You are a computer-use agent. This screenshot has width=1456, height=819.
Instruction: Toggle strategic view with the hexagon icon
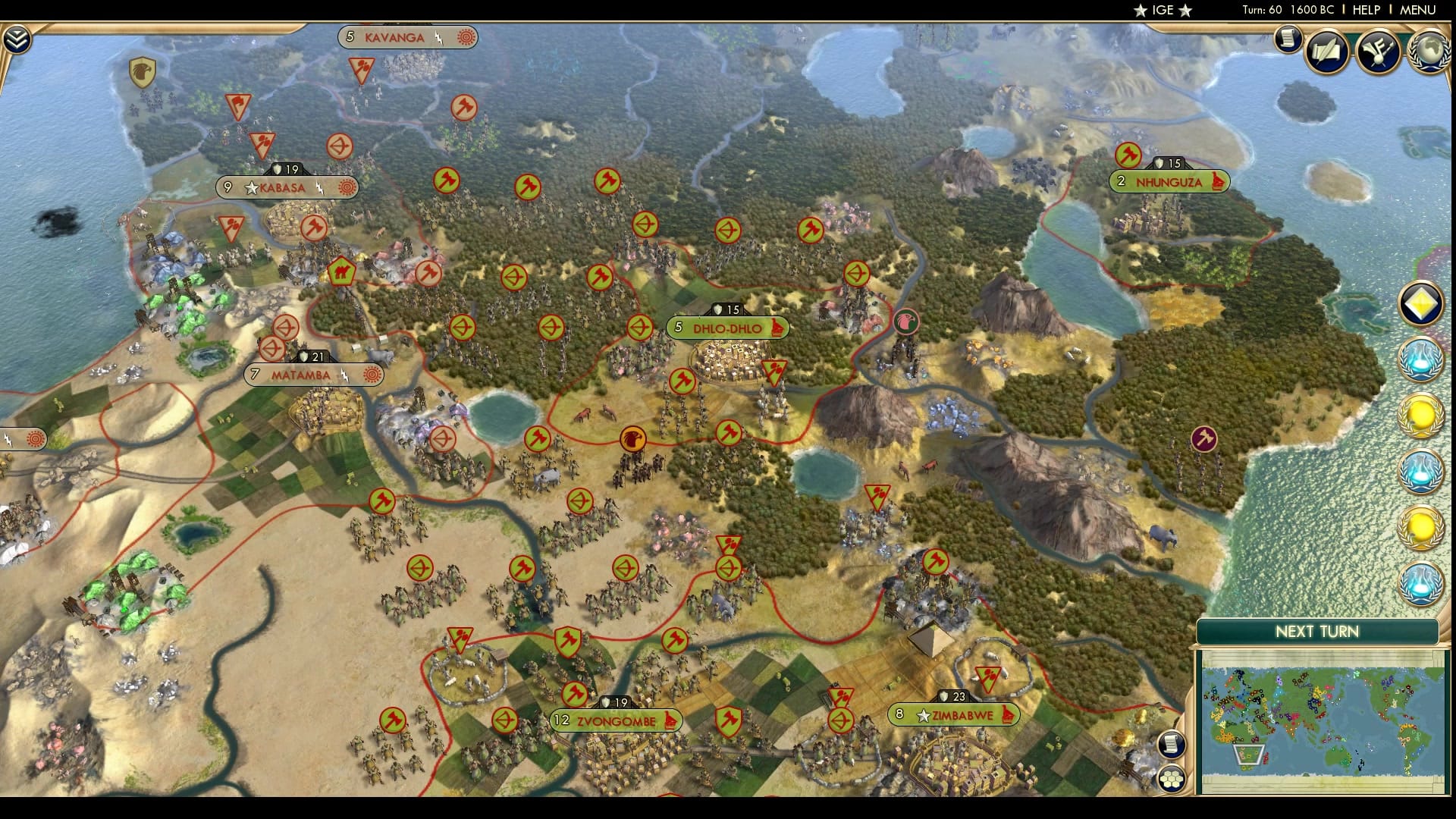[1171, 780]
